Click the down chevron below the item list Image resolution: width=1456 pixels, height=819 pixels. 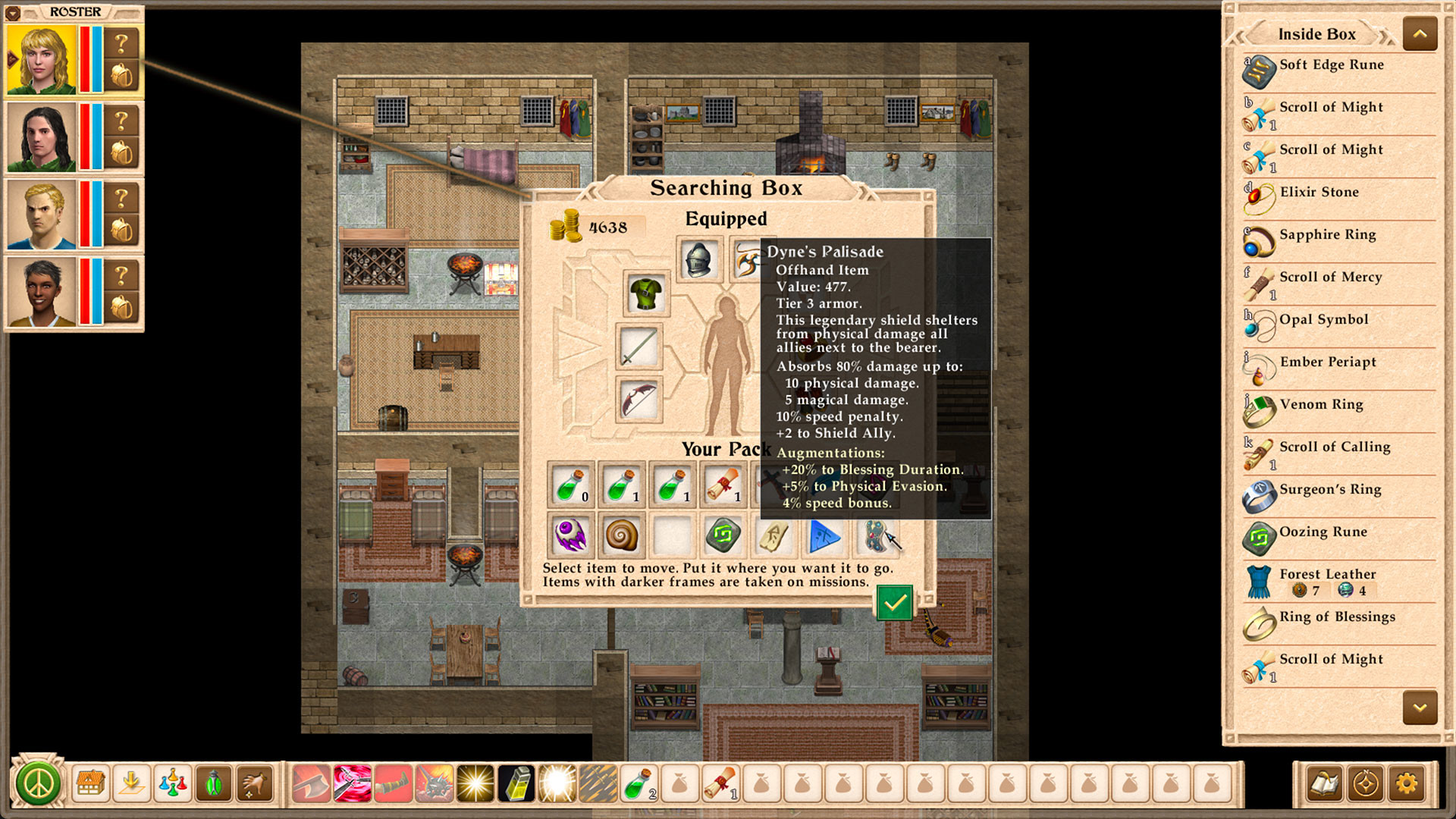point(1419,707)
